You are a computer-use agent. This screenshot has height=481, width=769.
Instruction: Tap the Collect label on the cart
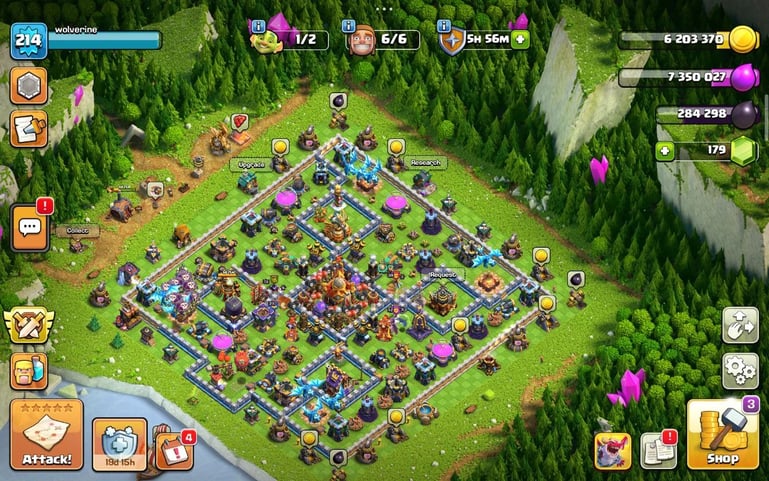click(x=77, y=230)
